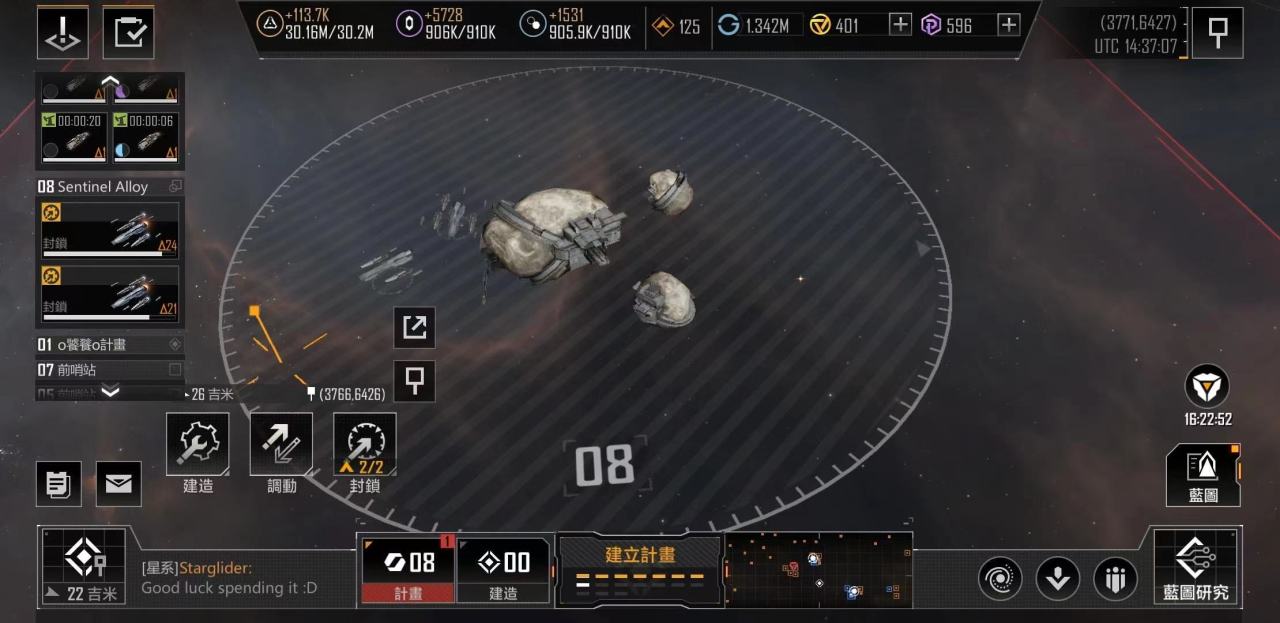Open the Starglider chat message box
1280x623 pixels.
pyautogui.click(x=245, y=578)
